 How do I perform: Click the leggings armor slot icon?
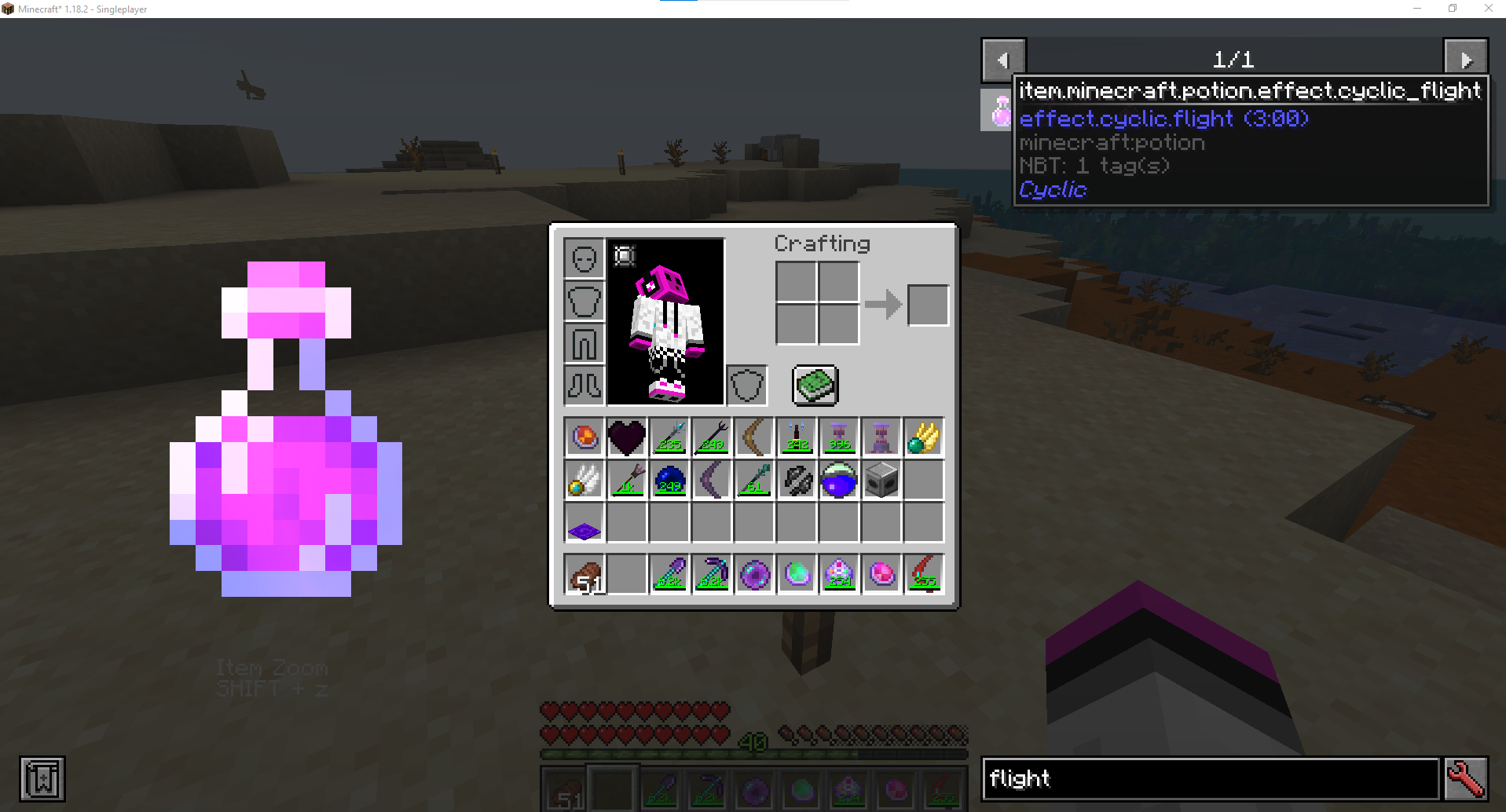(x=583, y=343)
